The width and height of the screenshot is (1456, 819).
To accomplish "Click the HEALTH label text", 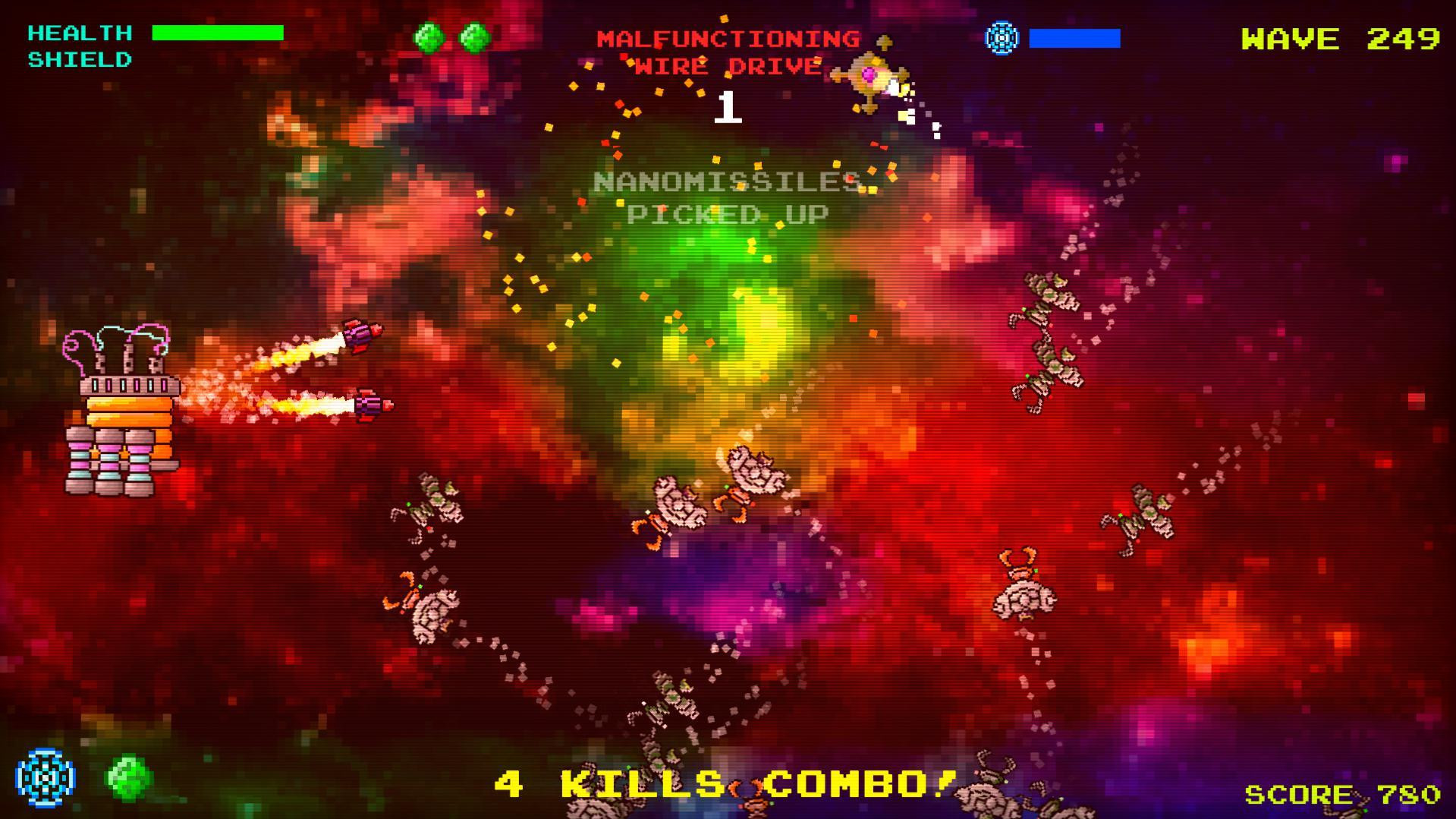I will tap(78, 32).
